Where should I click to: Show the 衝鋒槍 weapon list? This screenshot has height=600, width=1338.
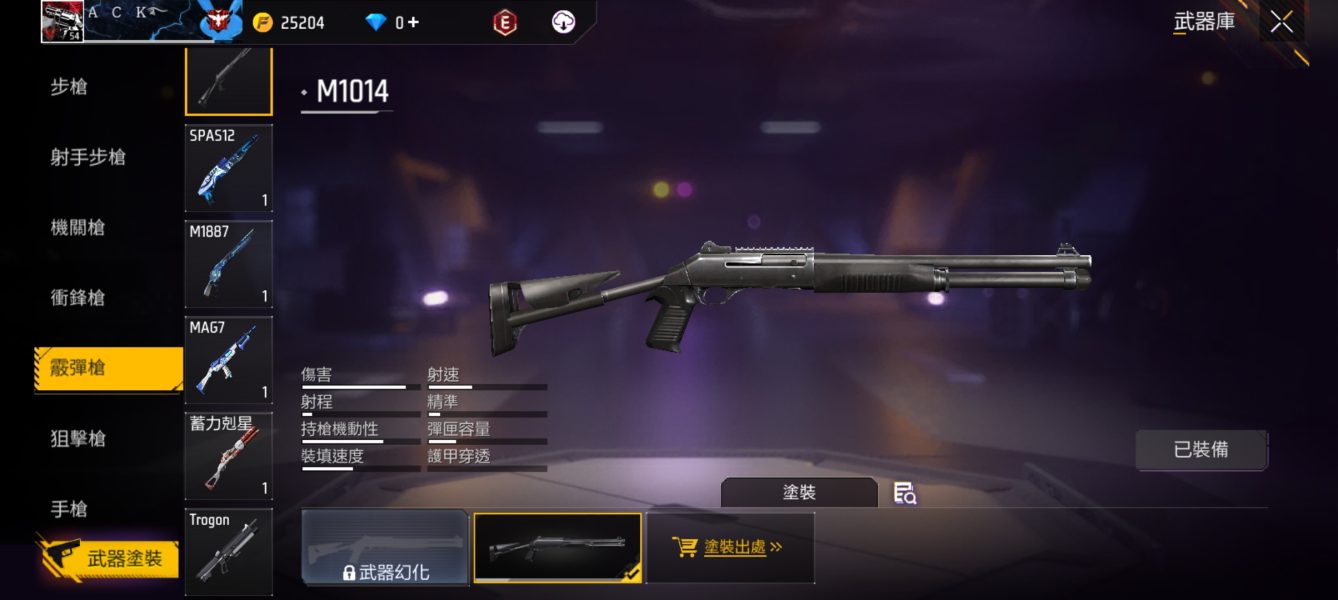[x=78, y=297]
